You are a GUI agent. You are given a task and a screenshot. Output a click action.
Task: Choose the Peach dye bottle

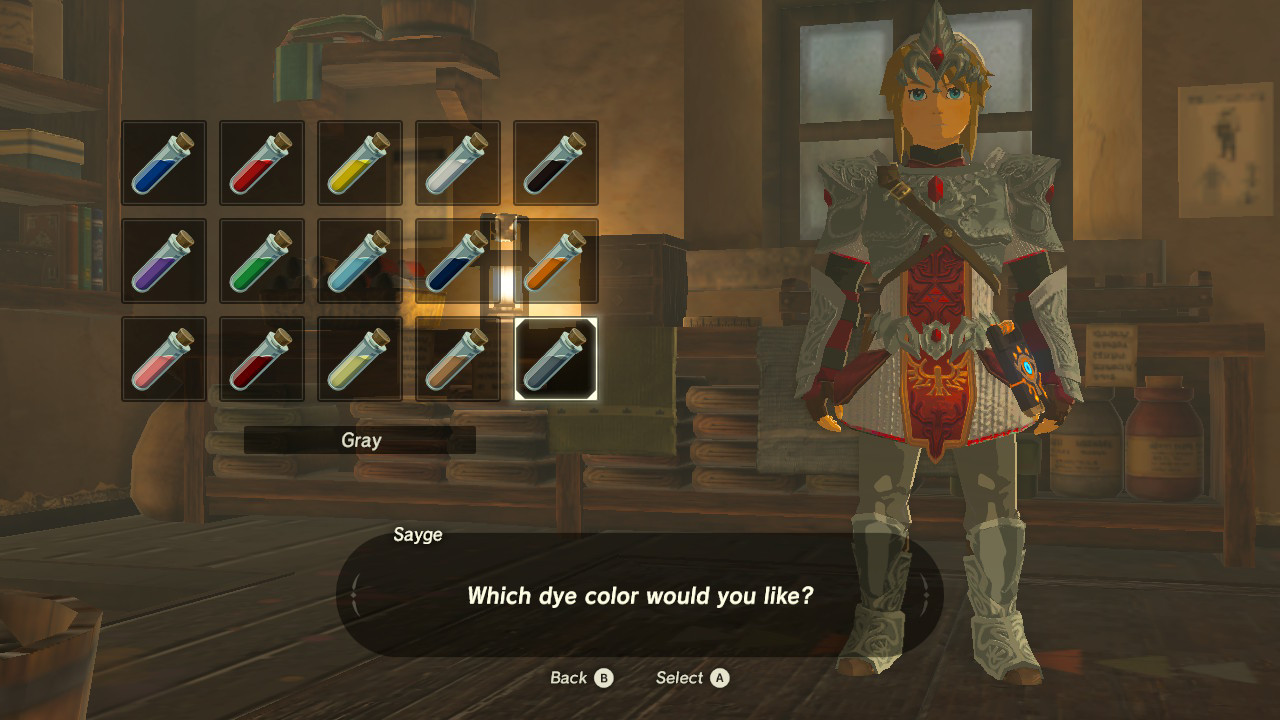pyautogui.click(x=163, y=358)
